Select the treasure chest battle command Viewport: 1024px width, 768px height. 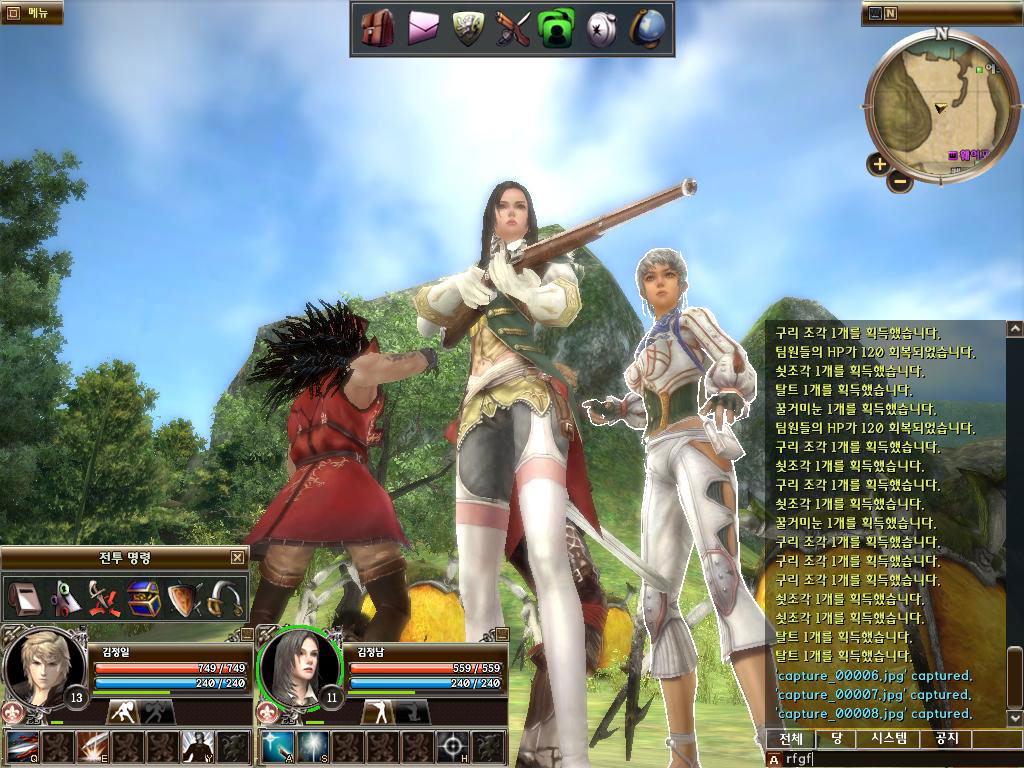coord(144,599)
